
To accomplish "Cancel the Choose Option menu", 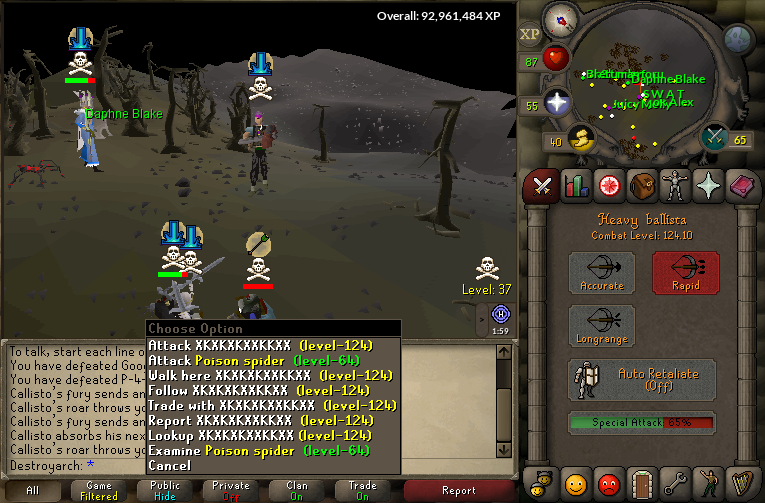I will pyautogui.click(x=169, y=466).
